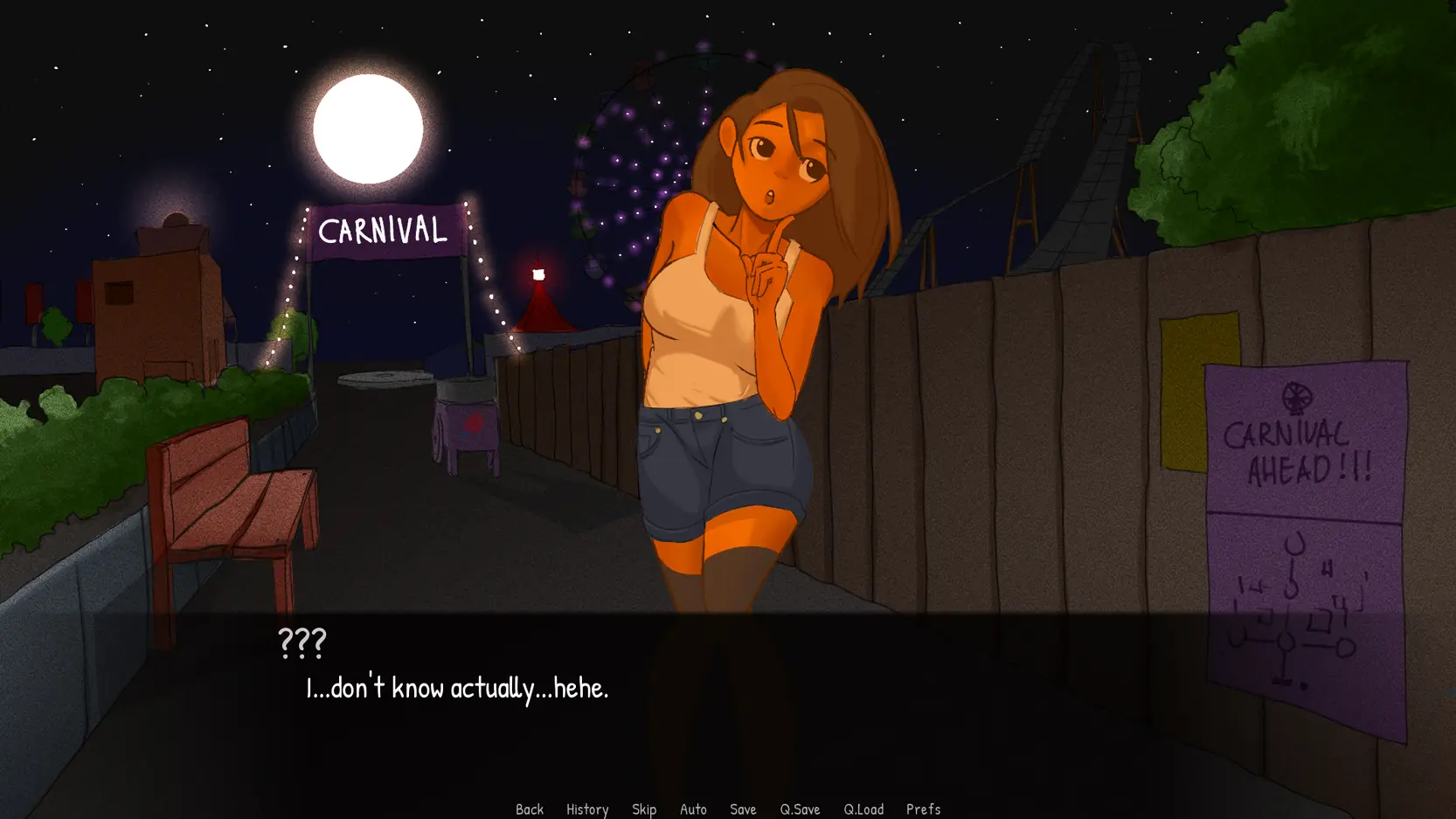Turn on Auto advance

[693, 809]
